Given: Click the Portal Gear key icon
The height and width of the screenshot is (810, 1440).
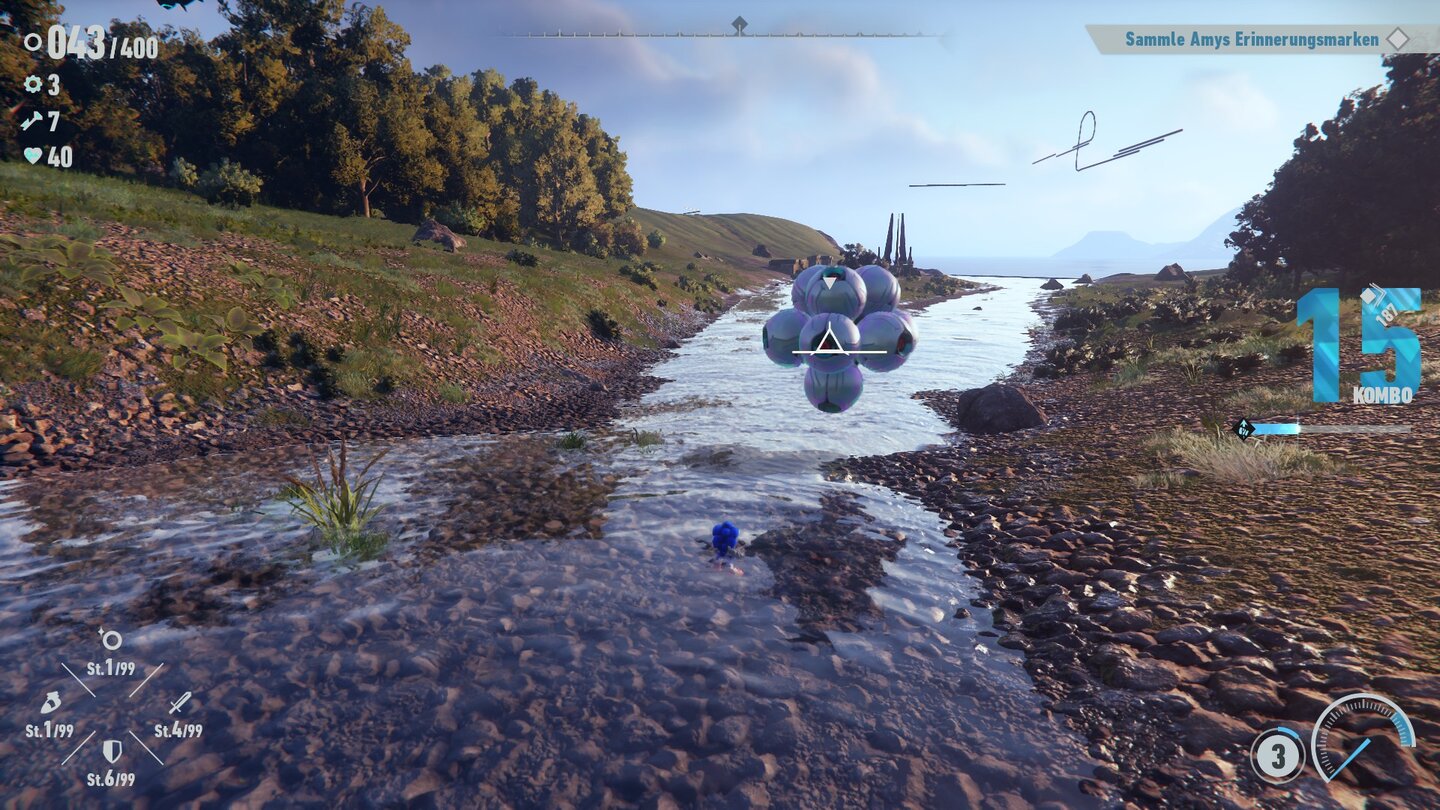Looking at the screenshot, I should point(32,120).
